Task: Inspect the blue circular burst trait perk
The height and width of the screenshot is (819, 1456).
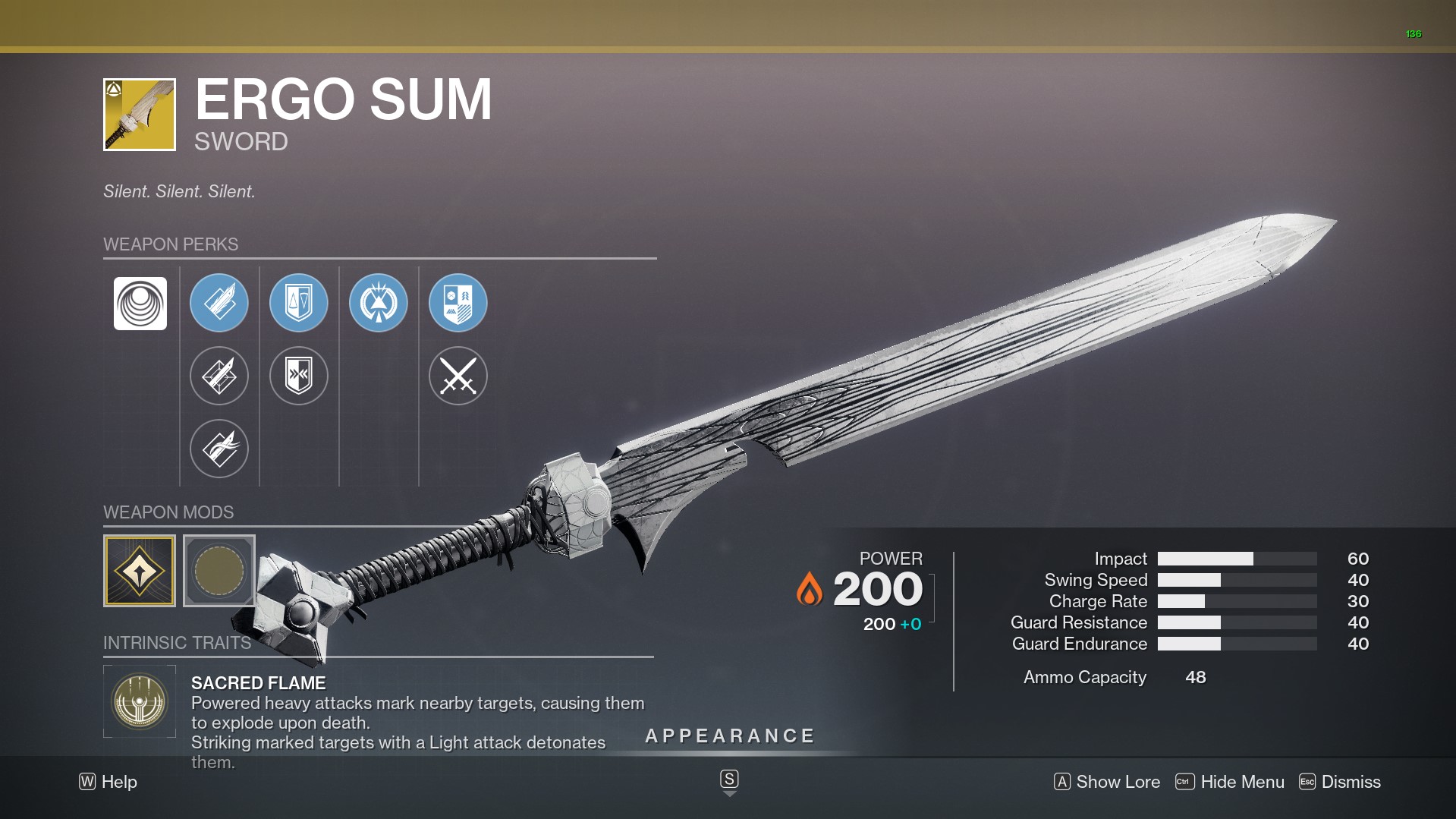Action: pos(379,303)
